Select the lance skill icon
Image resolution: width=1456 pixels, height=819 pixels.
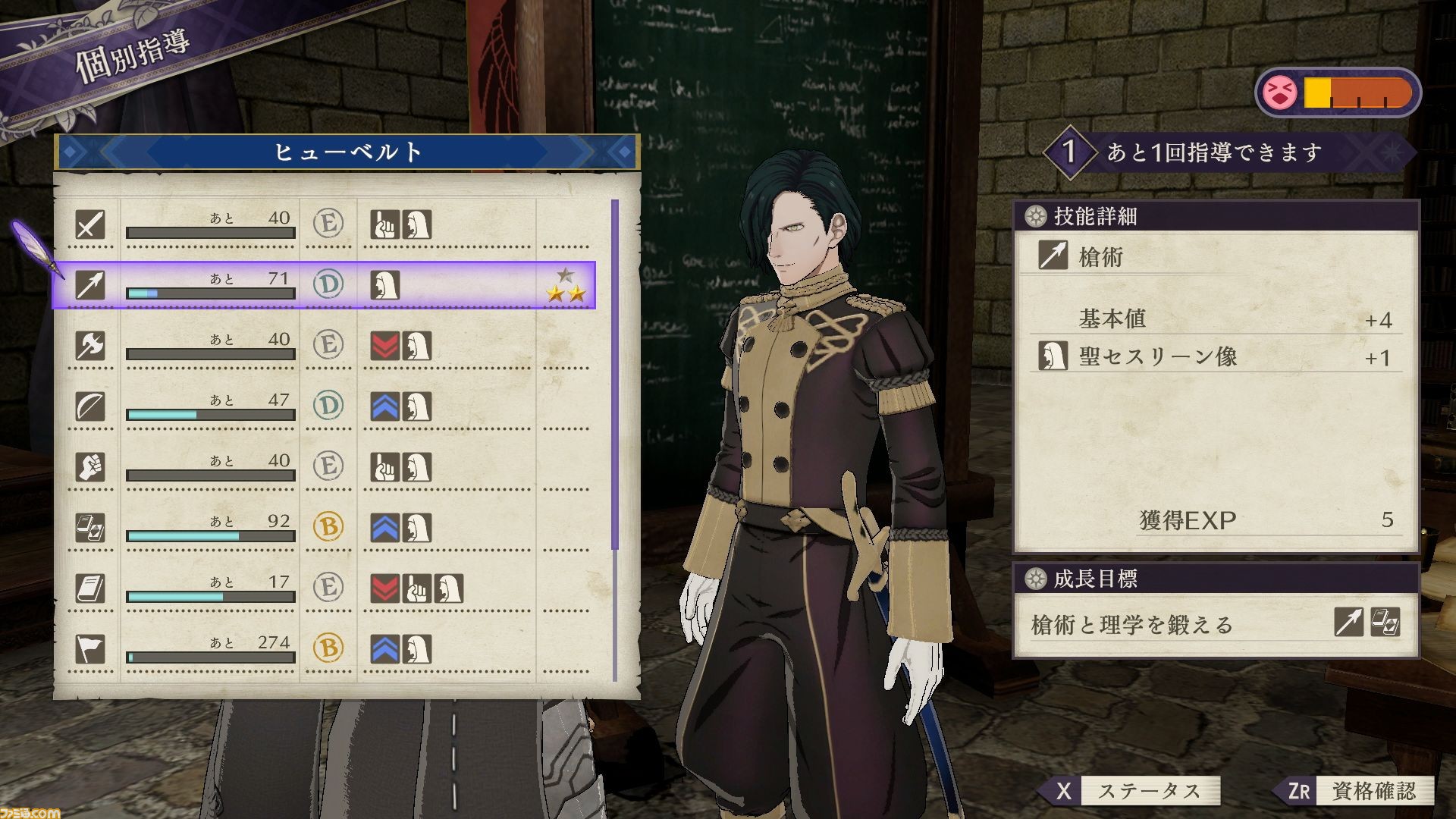(x=90, y=286)
